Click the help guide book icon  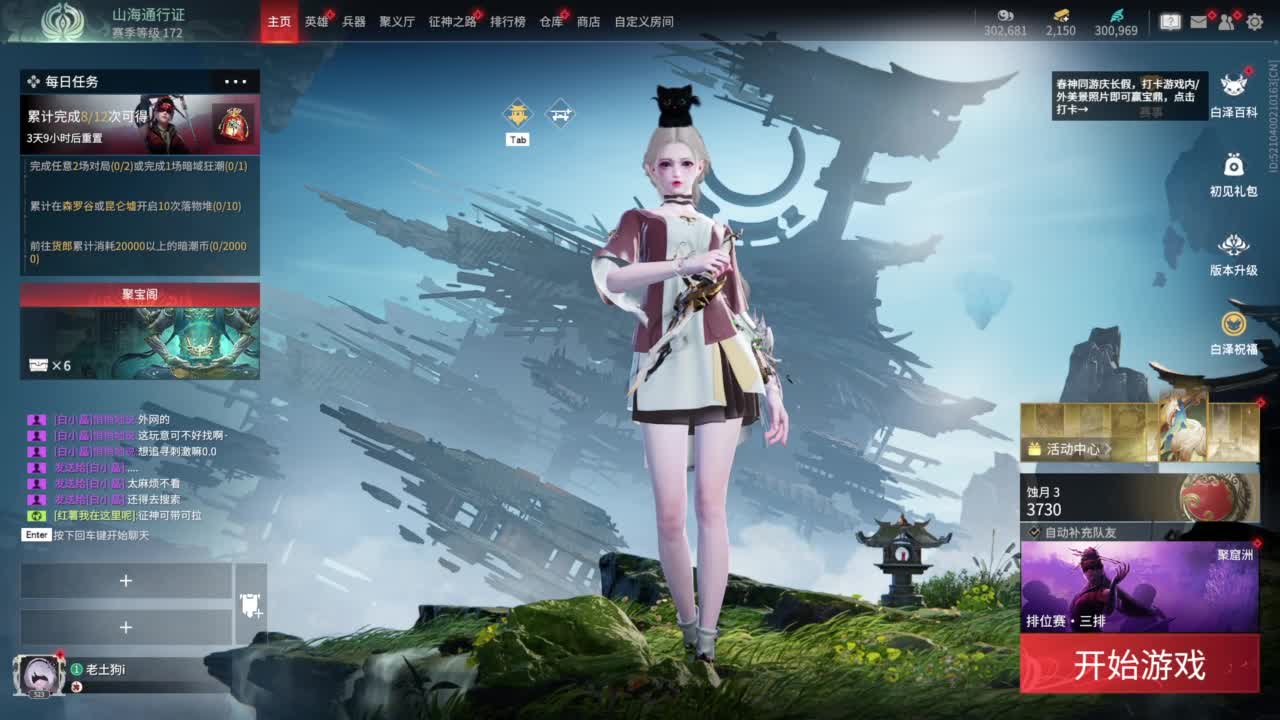pyautogui.click(x=1170, y=20)
